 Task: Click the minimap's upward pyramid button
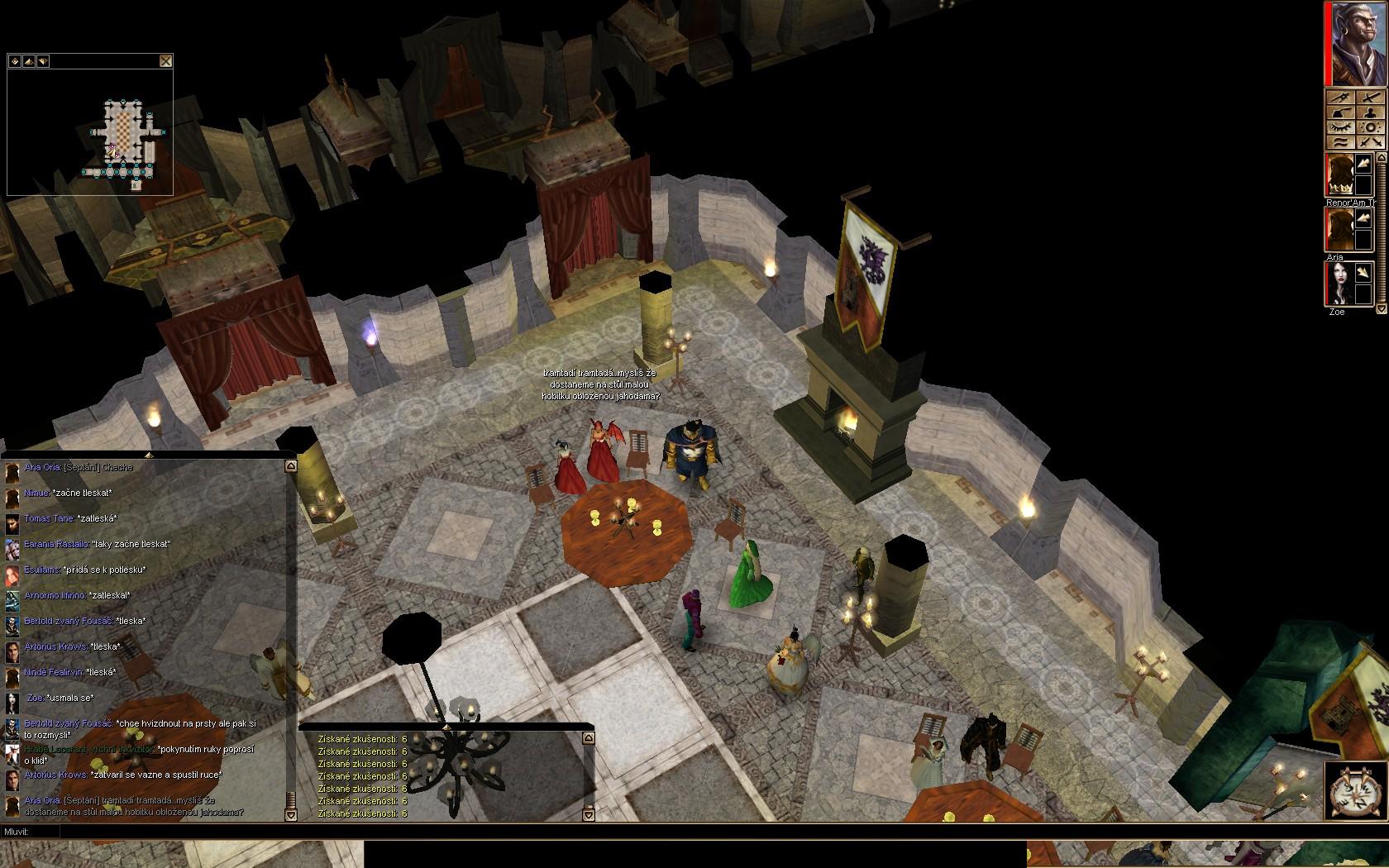point(29,60)
